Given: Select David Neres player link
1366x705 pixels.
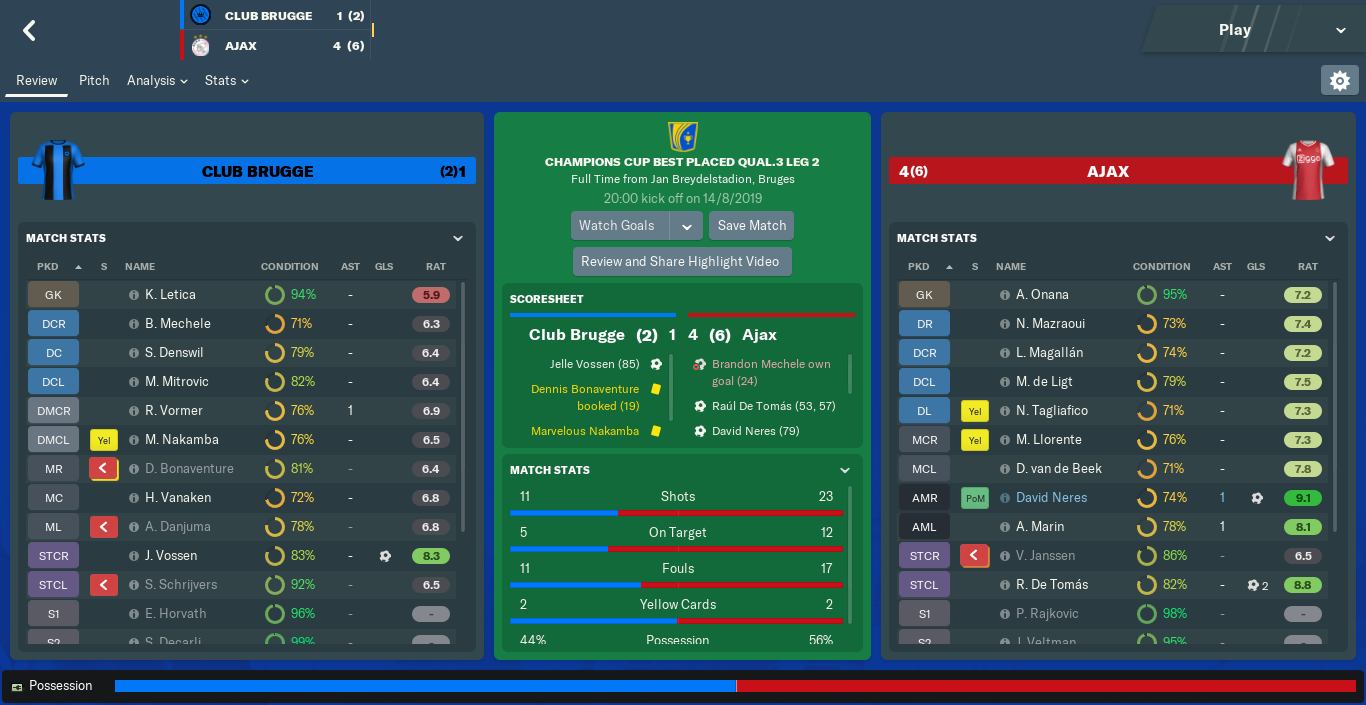Looking at the screenshot, I should (1051, 498).
